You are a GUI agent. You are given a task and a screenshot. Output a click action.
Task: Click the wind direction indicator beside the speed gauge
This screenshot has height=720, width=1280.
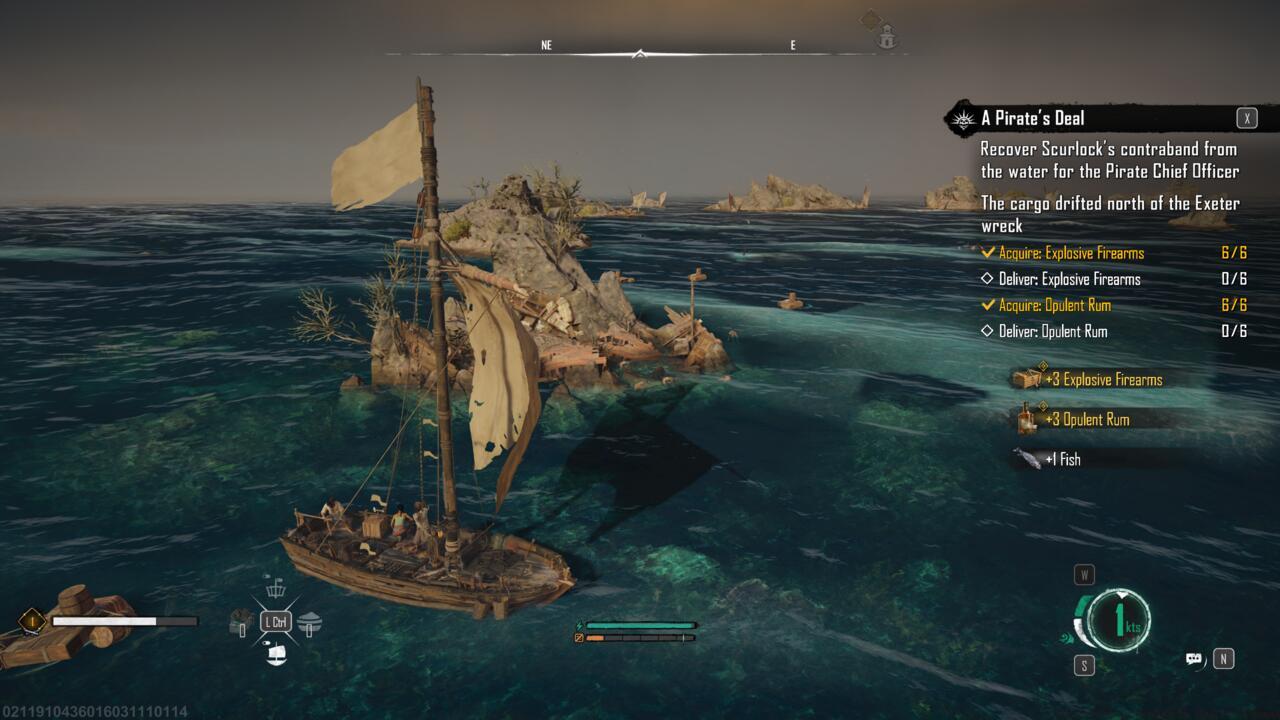(x=1066, y=637)
